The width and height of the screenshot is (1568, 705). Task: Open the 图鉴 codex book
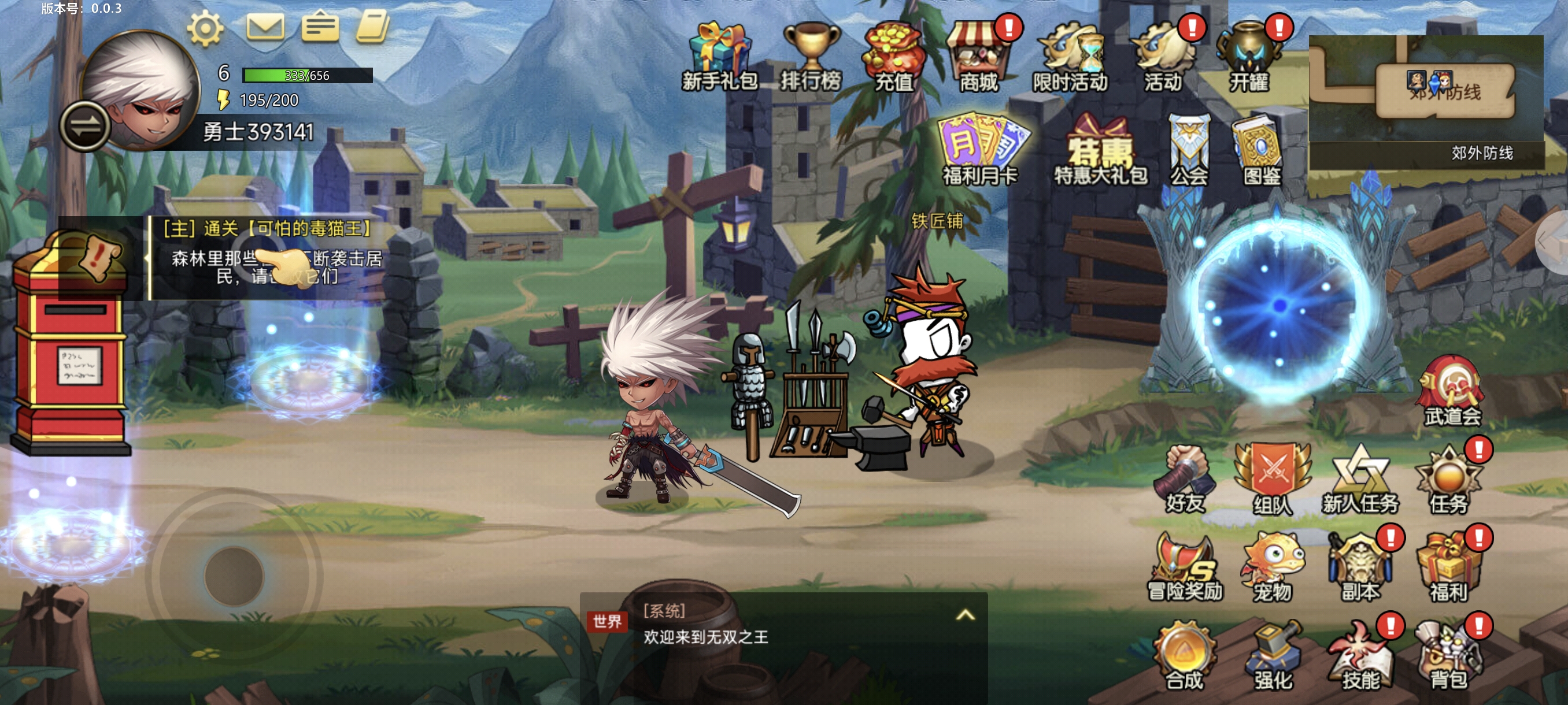(x=1261, y=149)
